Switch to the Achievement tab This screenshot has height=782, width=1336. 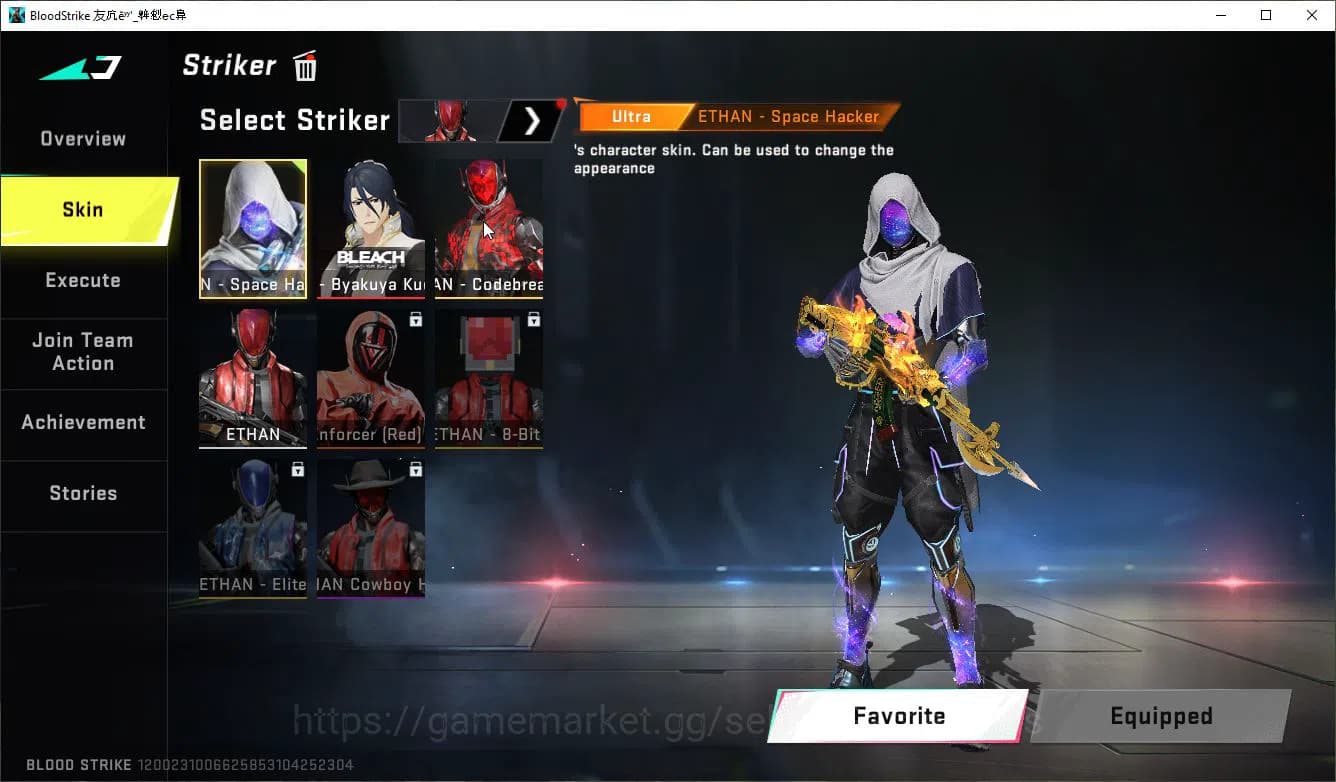[x=83, y=422]
